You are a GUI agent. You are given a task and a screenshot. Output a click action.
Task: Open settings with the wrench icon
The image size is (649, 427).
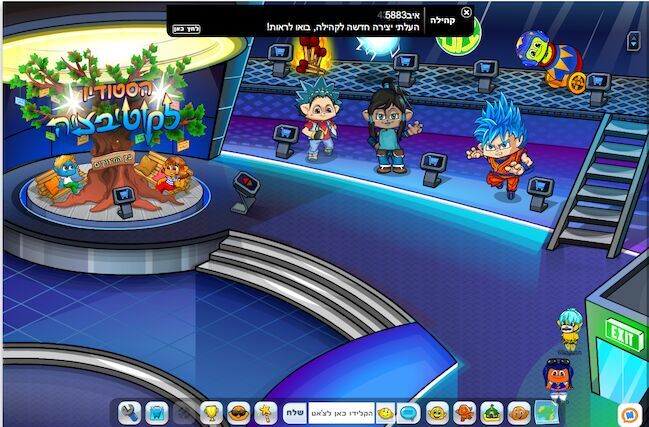[129, 412]
